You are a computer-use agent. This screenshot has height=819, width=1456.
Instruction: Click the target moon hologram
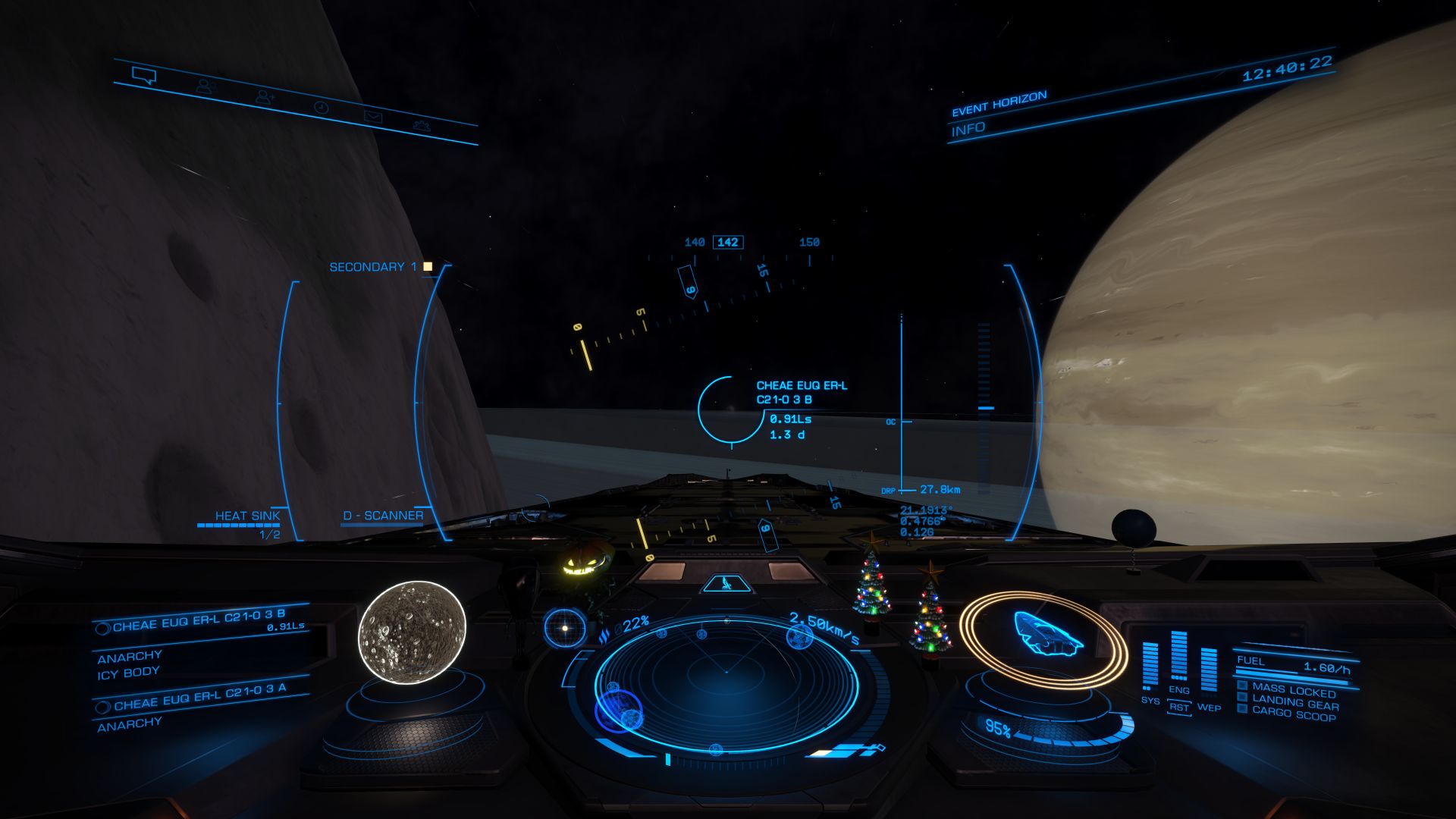tap(412, 632)
